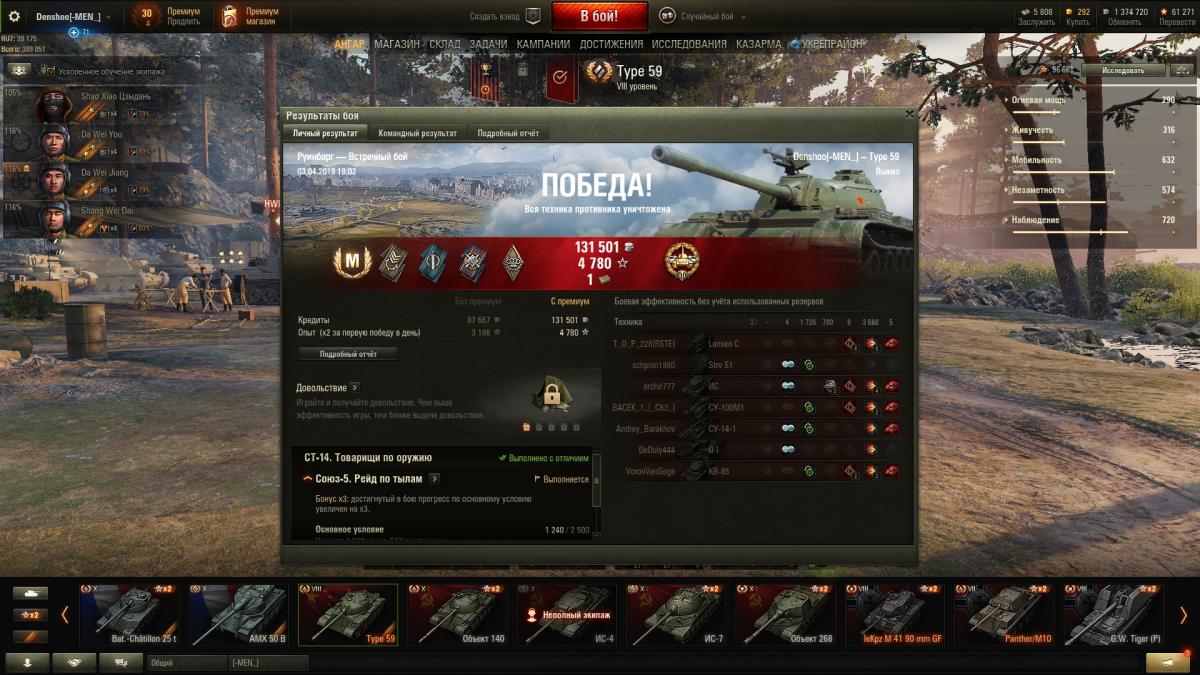Click the Создать взвод platoon button
1200x675 pixels.
(506, 16)
